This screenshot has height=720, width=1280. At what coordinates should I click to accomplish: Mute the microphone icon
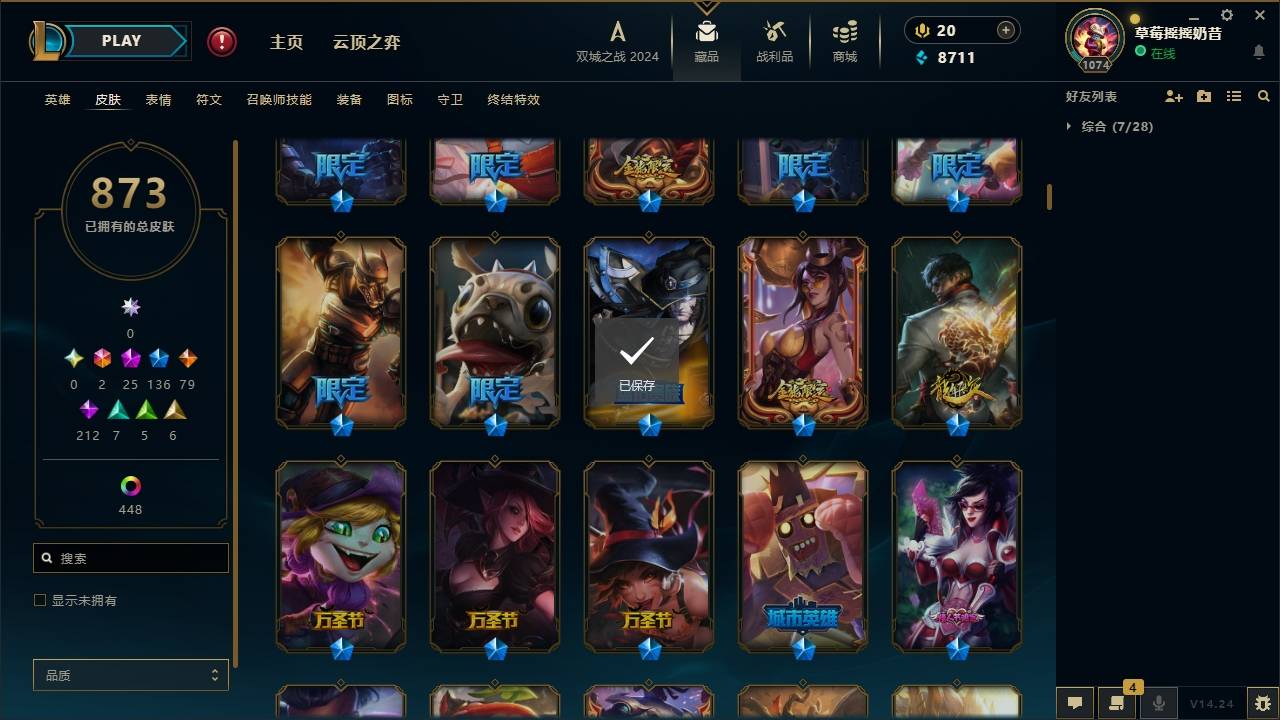tap(1158, 704)
